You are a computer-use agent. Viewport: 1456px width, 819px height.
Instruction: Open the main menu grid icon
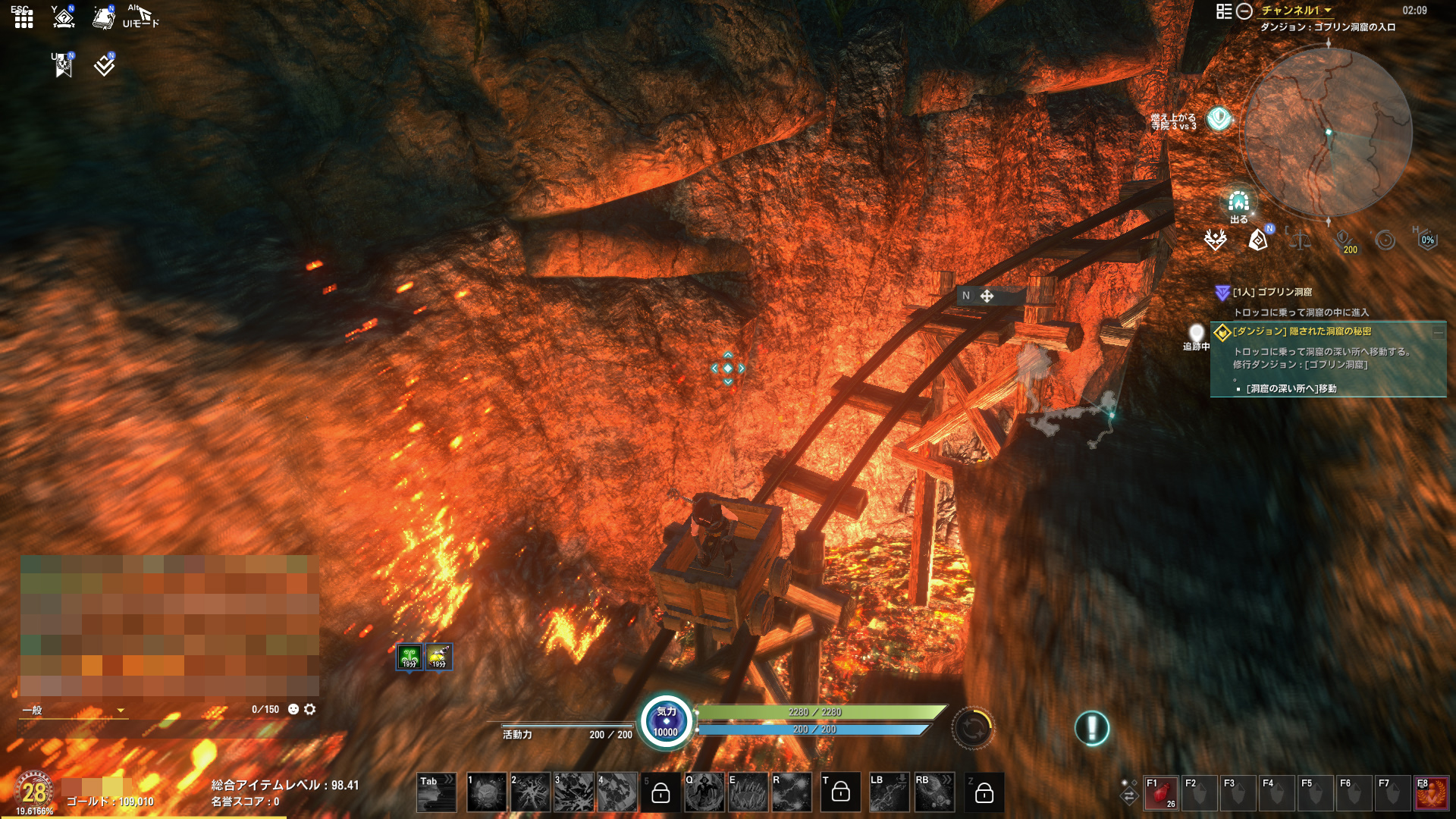pos(24,18)
